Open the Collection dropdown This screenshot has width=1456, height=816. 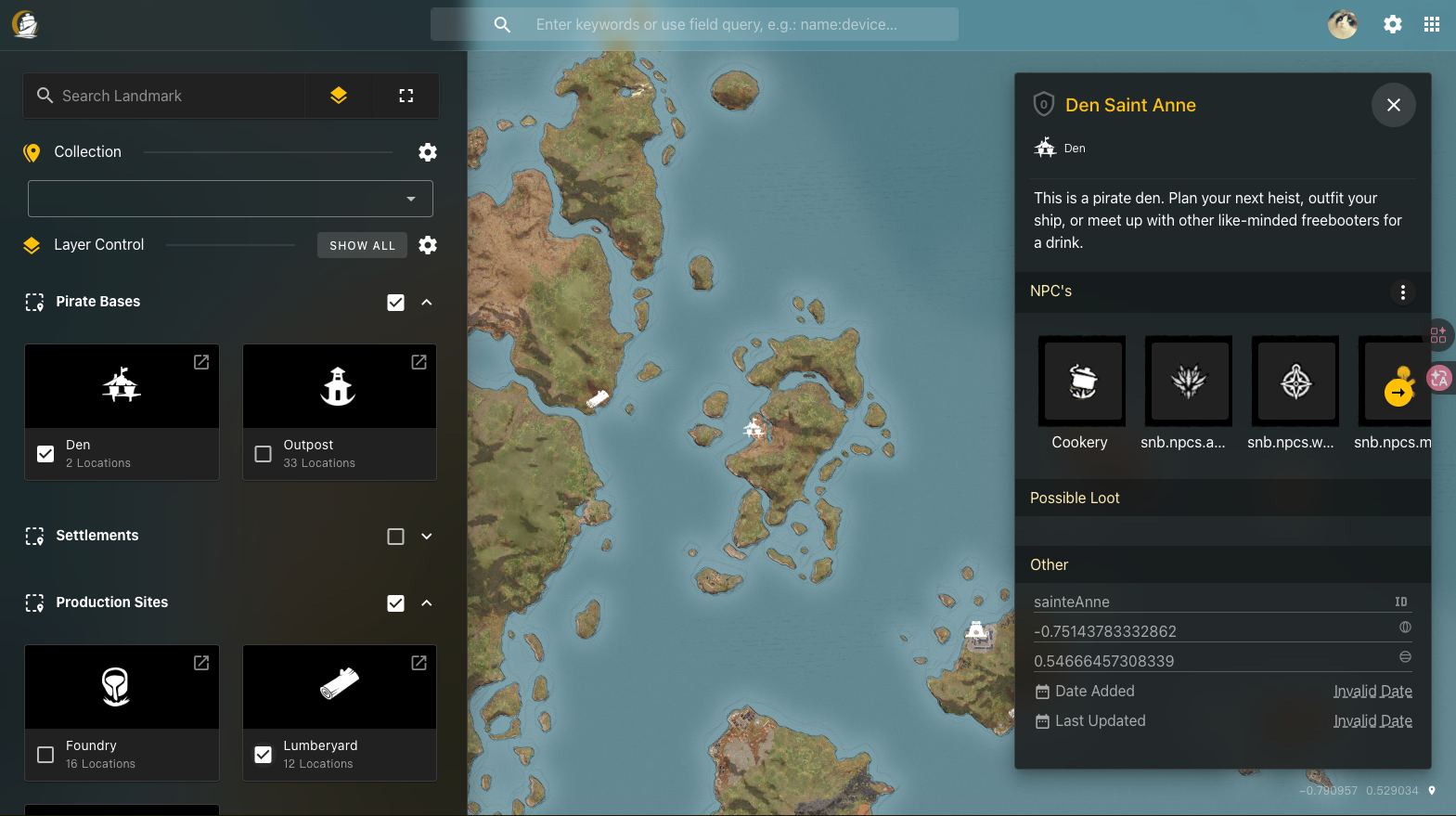coord(409,198)
